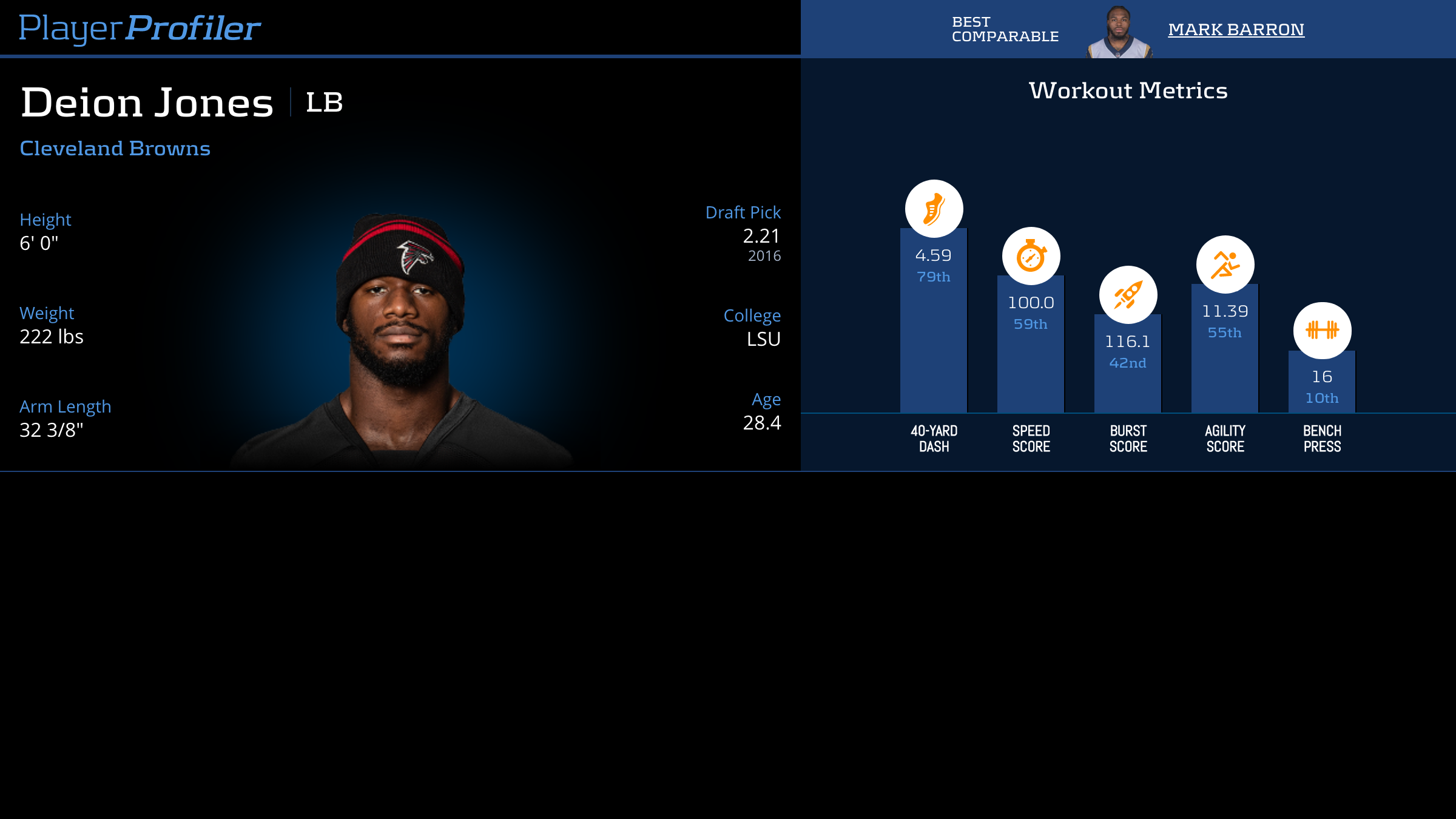Select the Bench Press barbell icon
Screen dimensions: 1456x819
click(x=1322, y=330)
